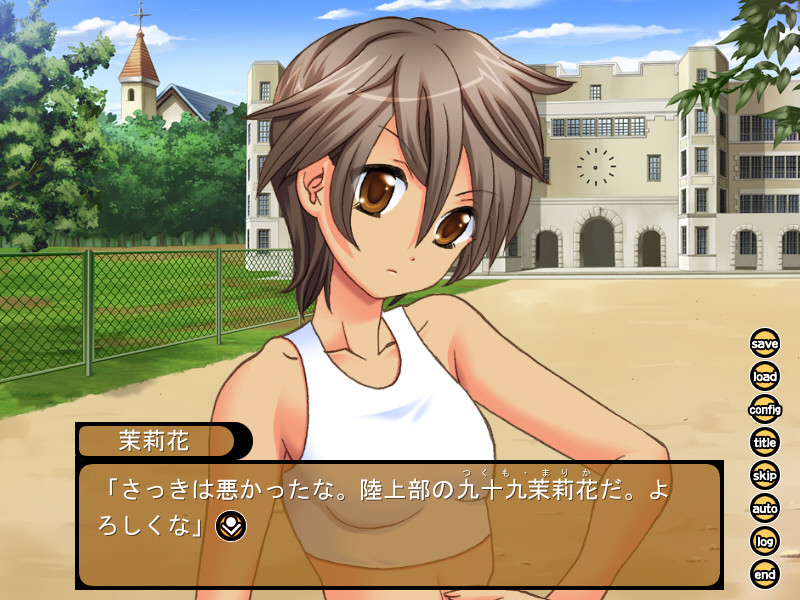
Task: Open the config settings
Action: [765, 409]
